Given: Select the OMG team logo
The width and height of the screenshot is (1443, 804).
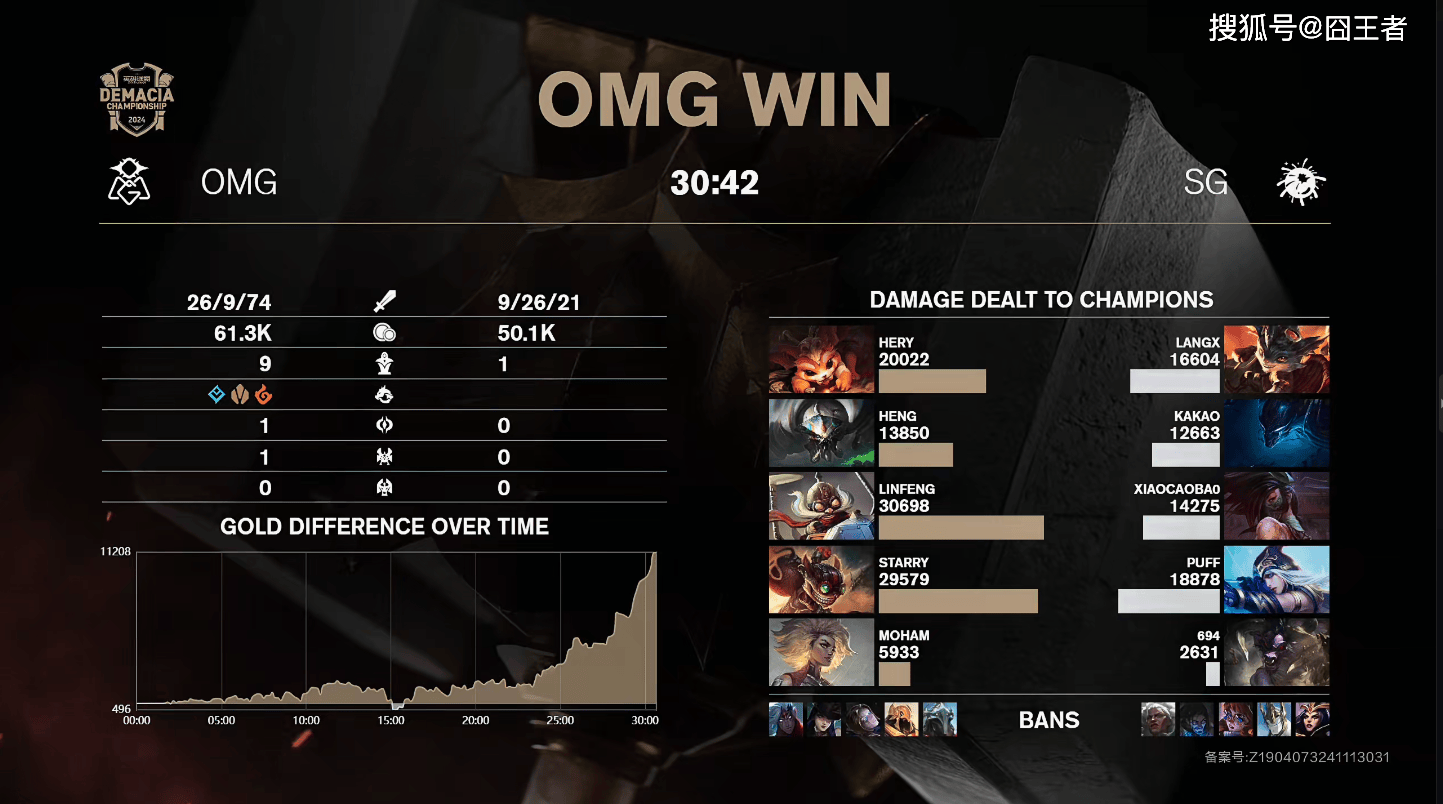Looking at the screenshot, I should [129, 182].
